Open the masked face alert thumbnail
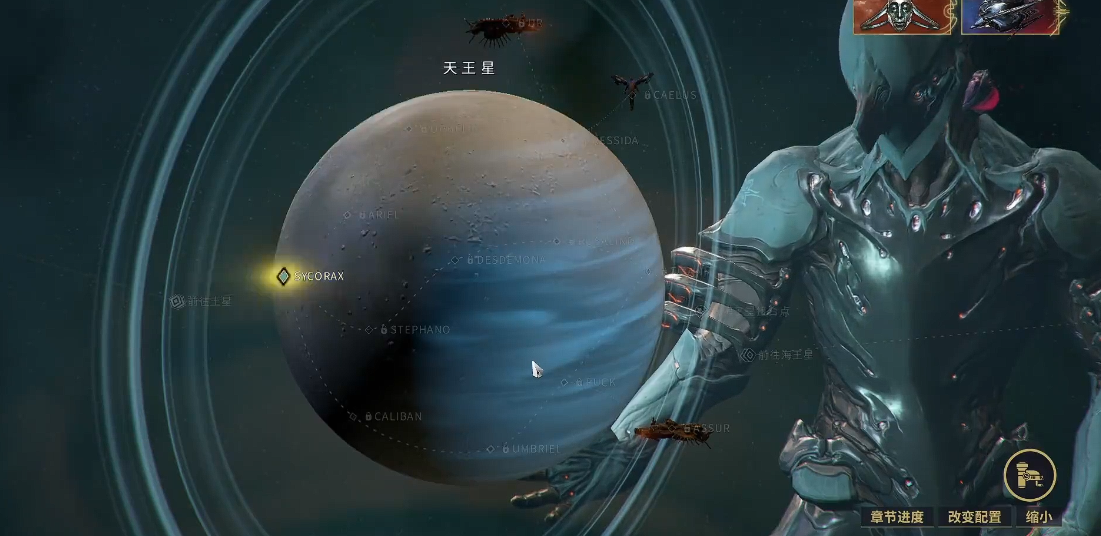Image resolution: width=1101 pixels, height=536 pixels. pyautogui.click(x=903, y=17)
